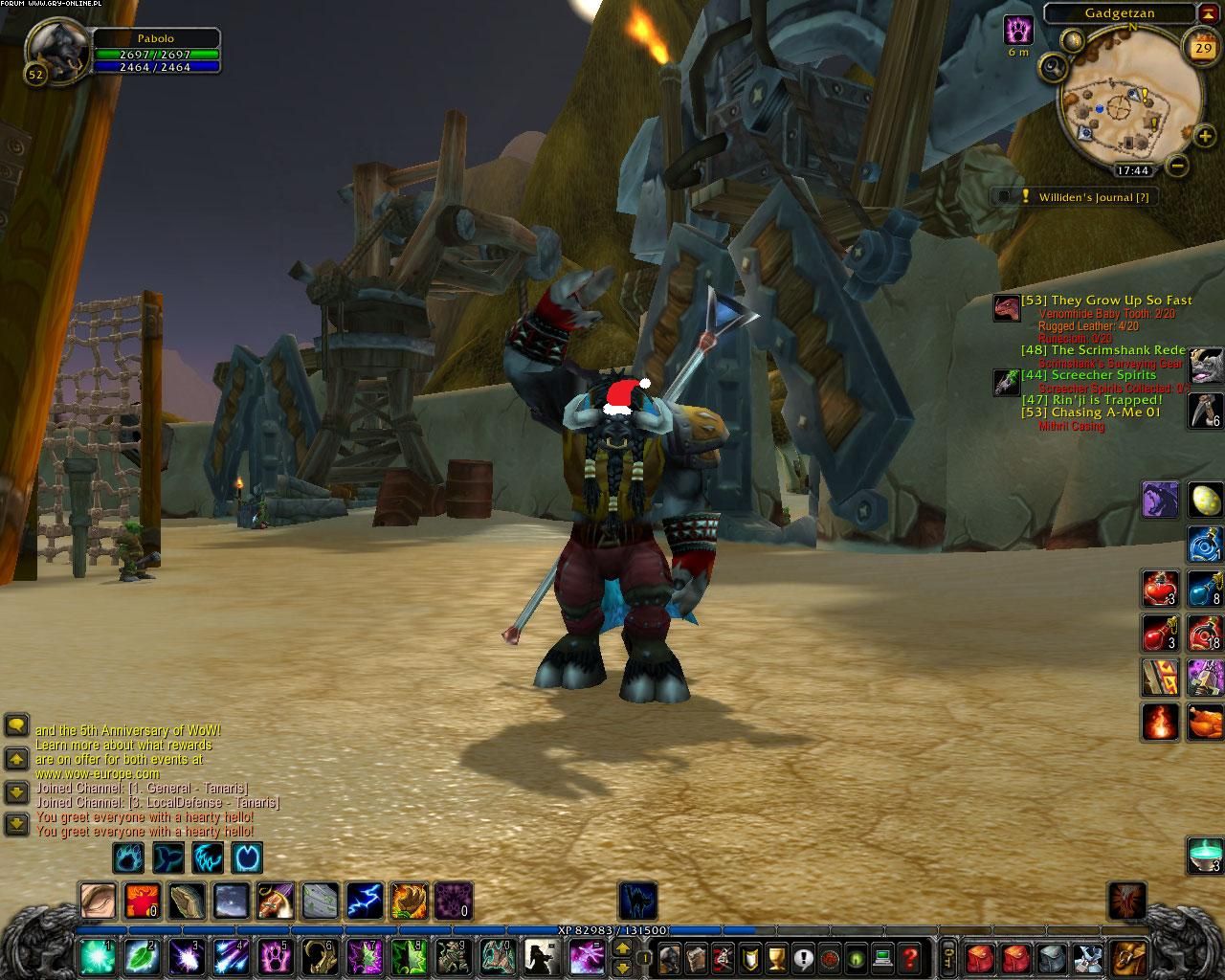Click the yellow egg item icon
The width and height of the screenshot is (1225, 980).
1205,500
